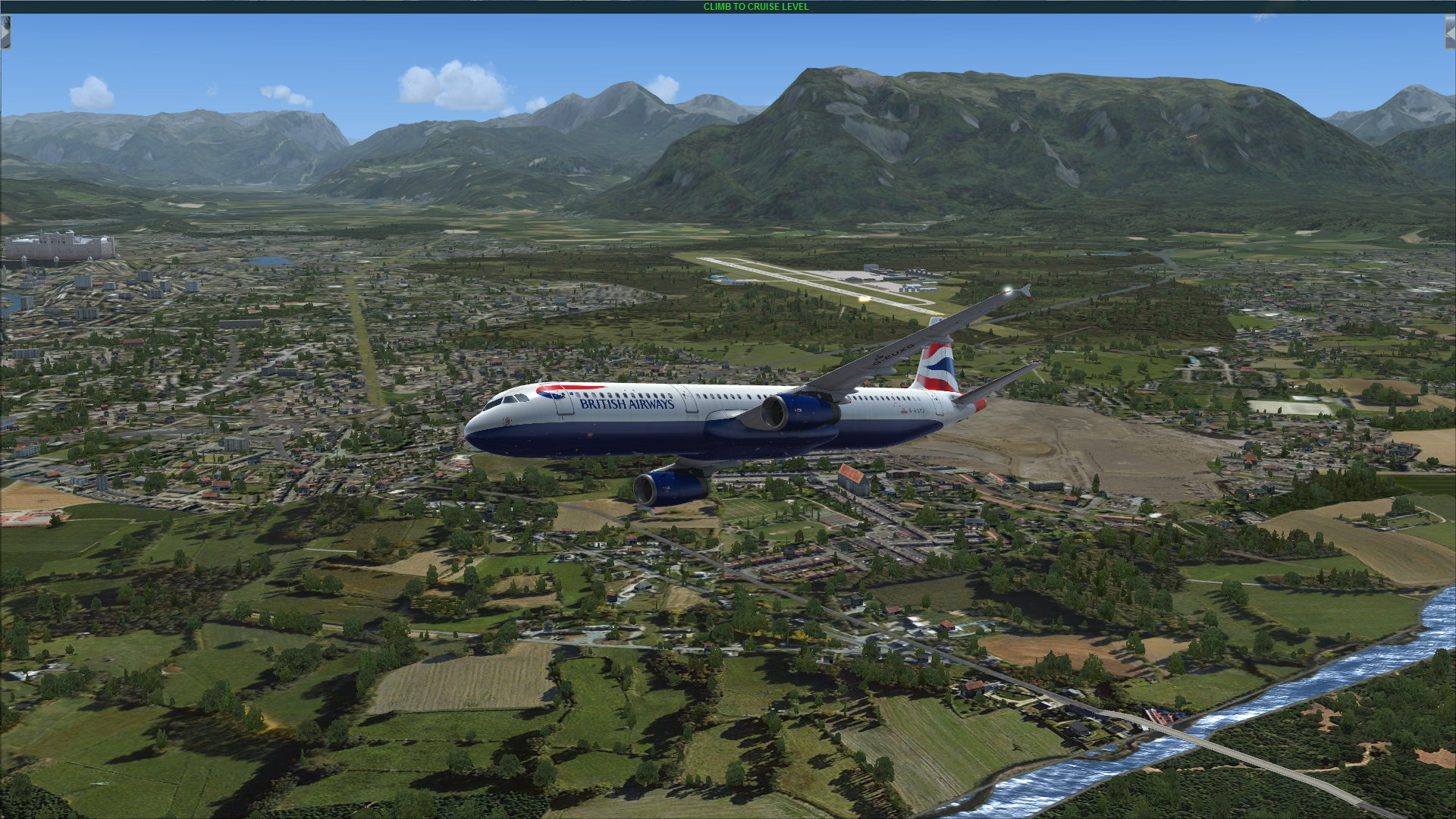Expand the left edge arrow panel tab

(x=5, y=33)
